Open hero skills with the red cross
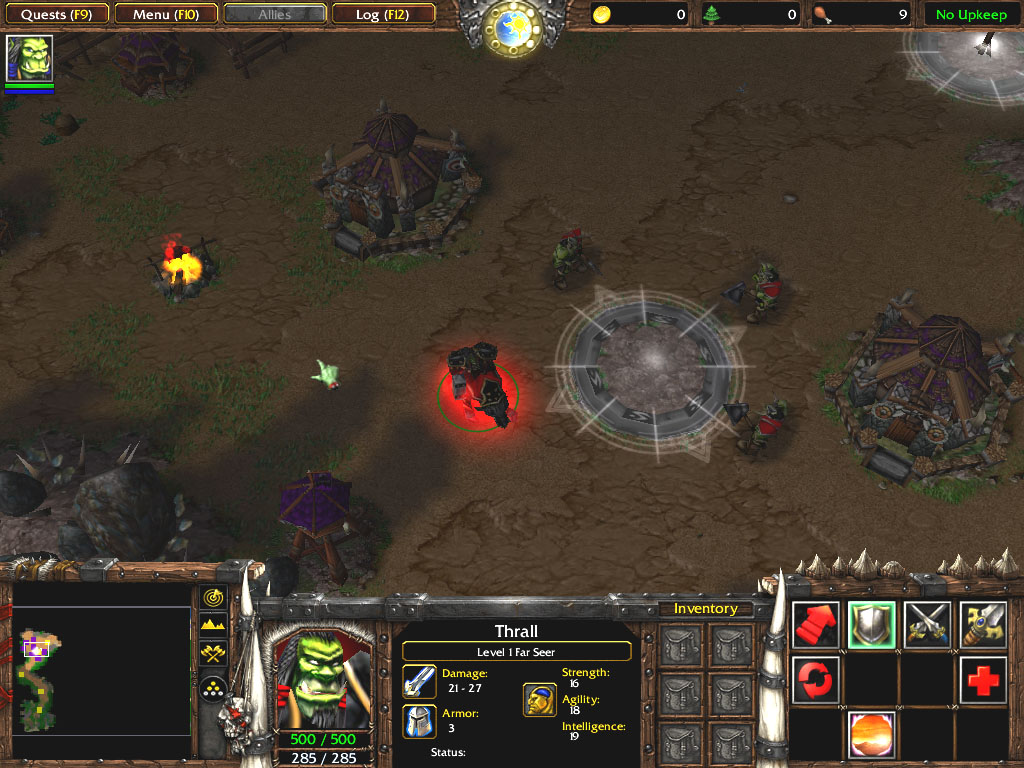 coord(983,680)
